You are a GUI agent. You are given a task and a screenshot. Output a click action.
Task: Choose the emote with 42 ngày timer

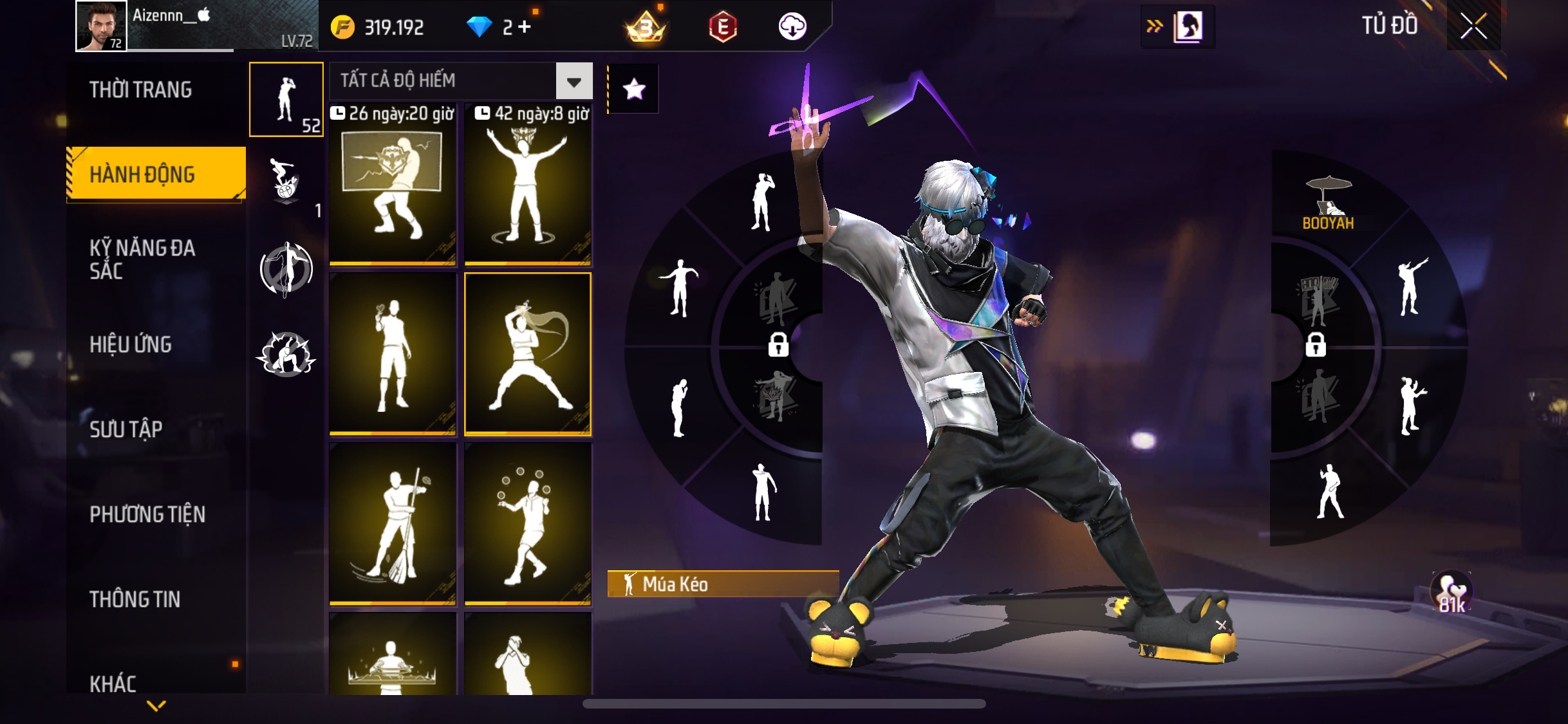point(528,187)
